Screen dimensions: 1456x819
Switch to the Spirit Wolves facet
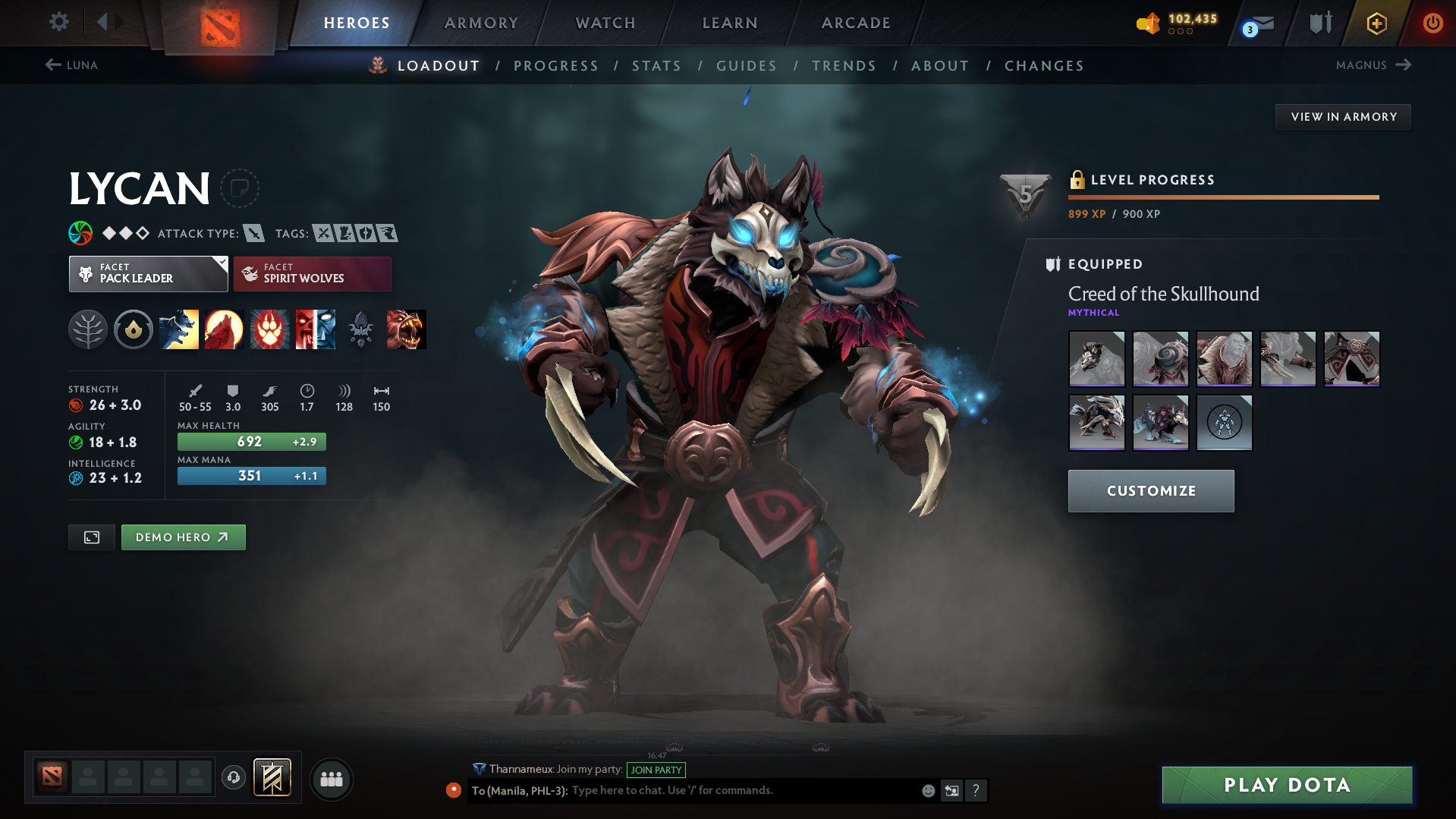coord(312,273)
